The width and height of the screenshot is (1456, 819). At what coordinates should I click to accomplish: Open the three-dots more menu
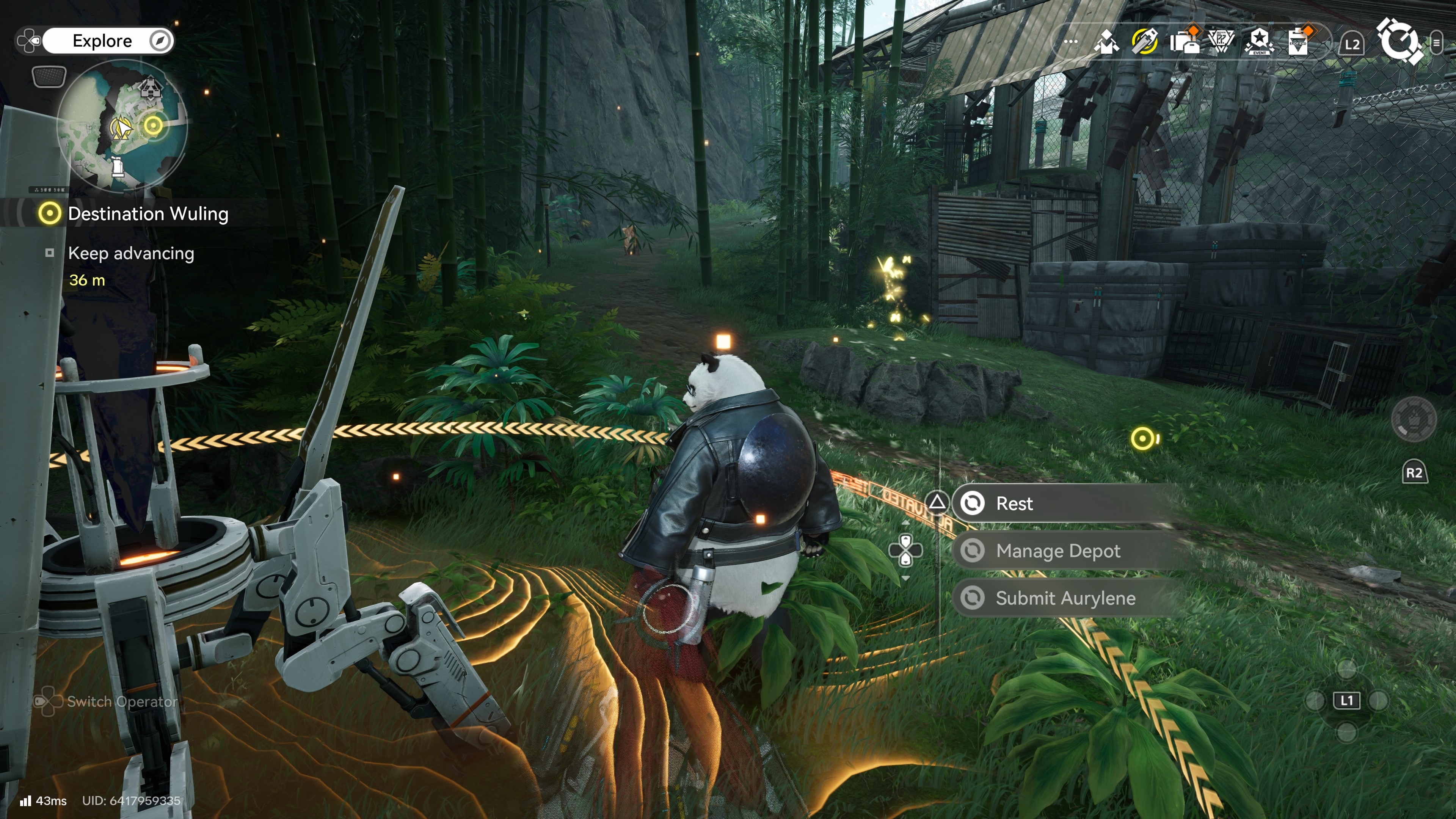coord(1070,42)
